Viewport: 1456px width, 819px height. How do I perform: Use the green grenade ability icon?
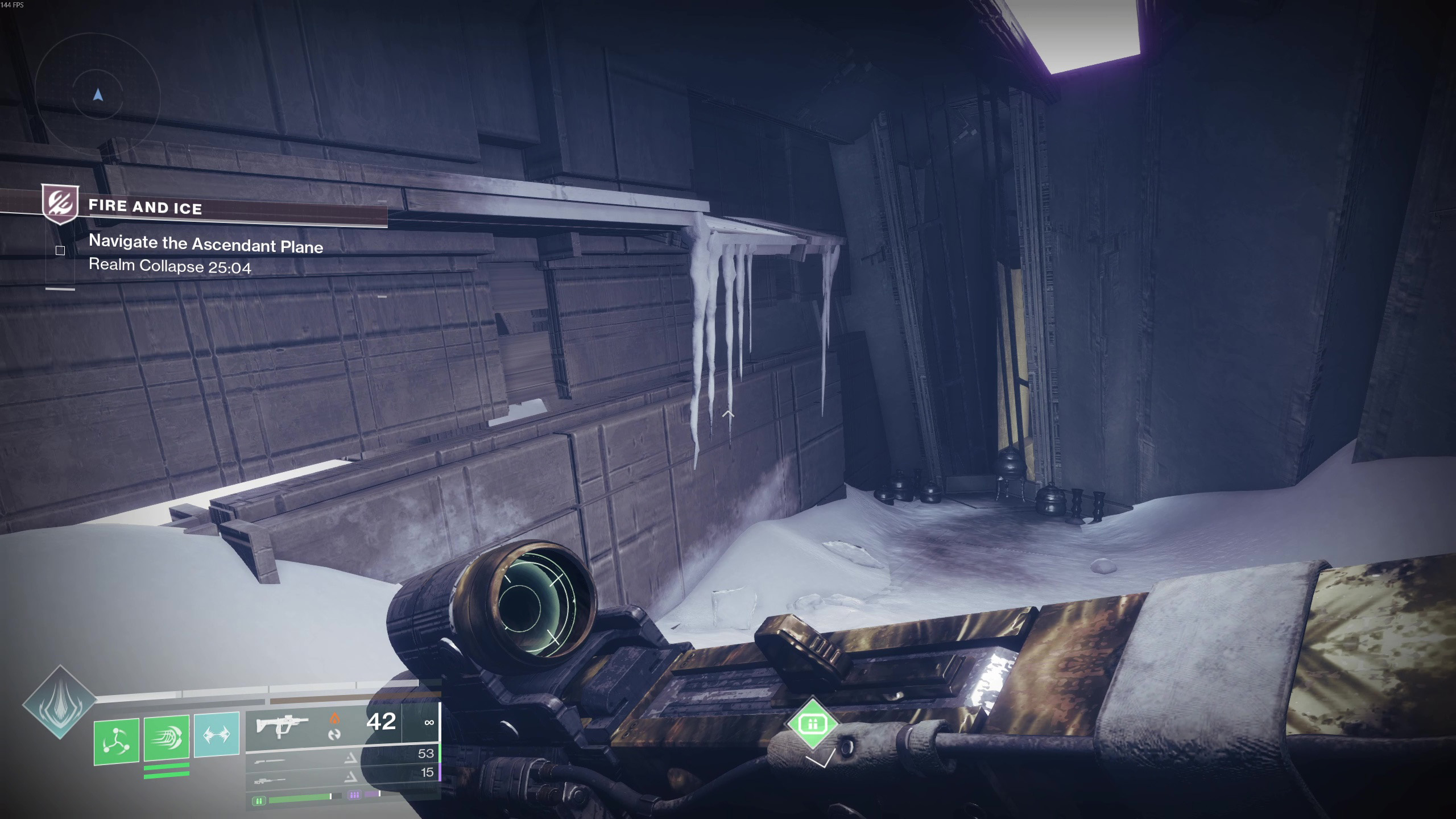click(x=117, y=741)
